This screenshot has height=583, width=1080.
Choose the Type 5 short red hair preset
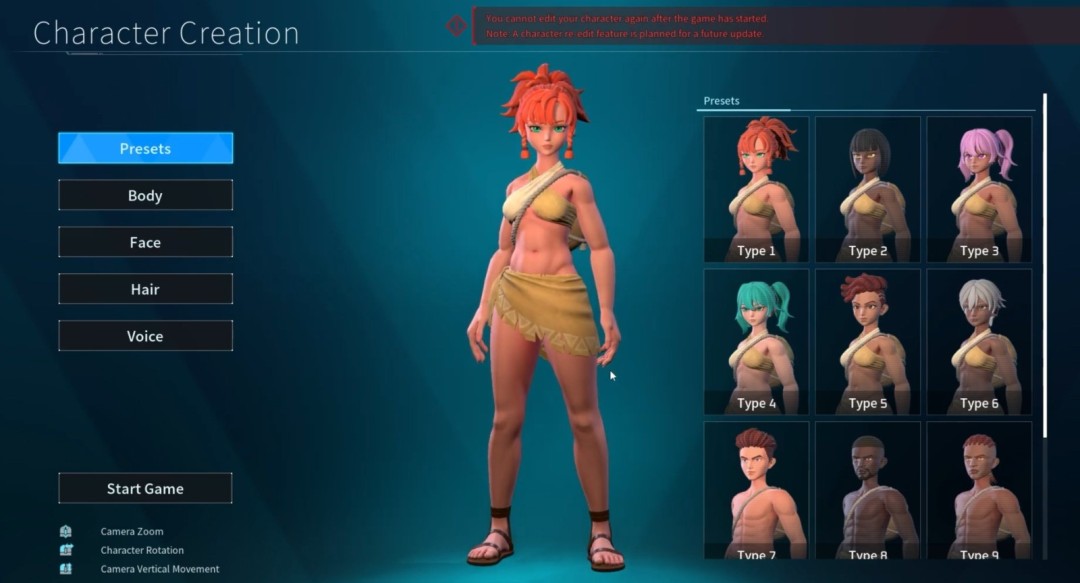pos(868,342)
